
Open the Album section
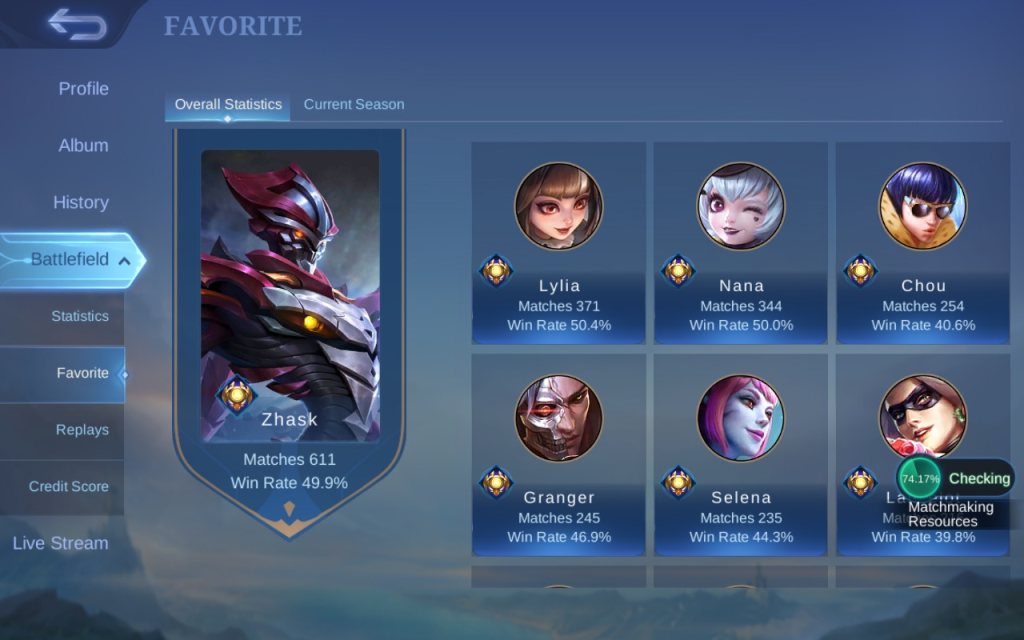click(83, 146)
